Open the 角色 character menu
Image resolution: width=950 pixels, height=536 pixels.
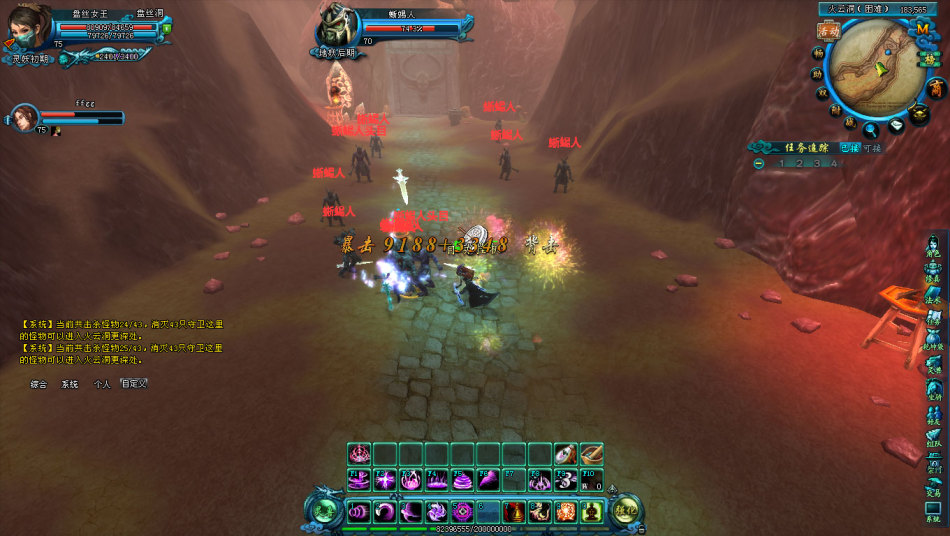point(933,245)
